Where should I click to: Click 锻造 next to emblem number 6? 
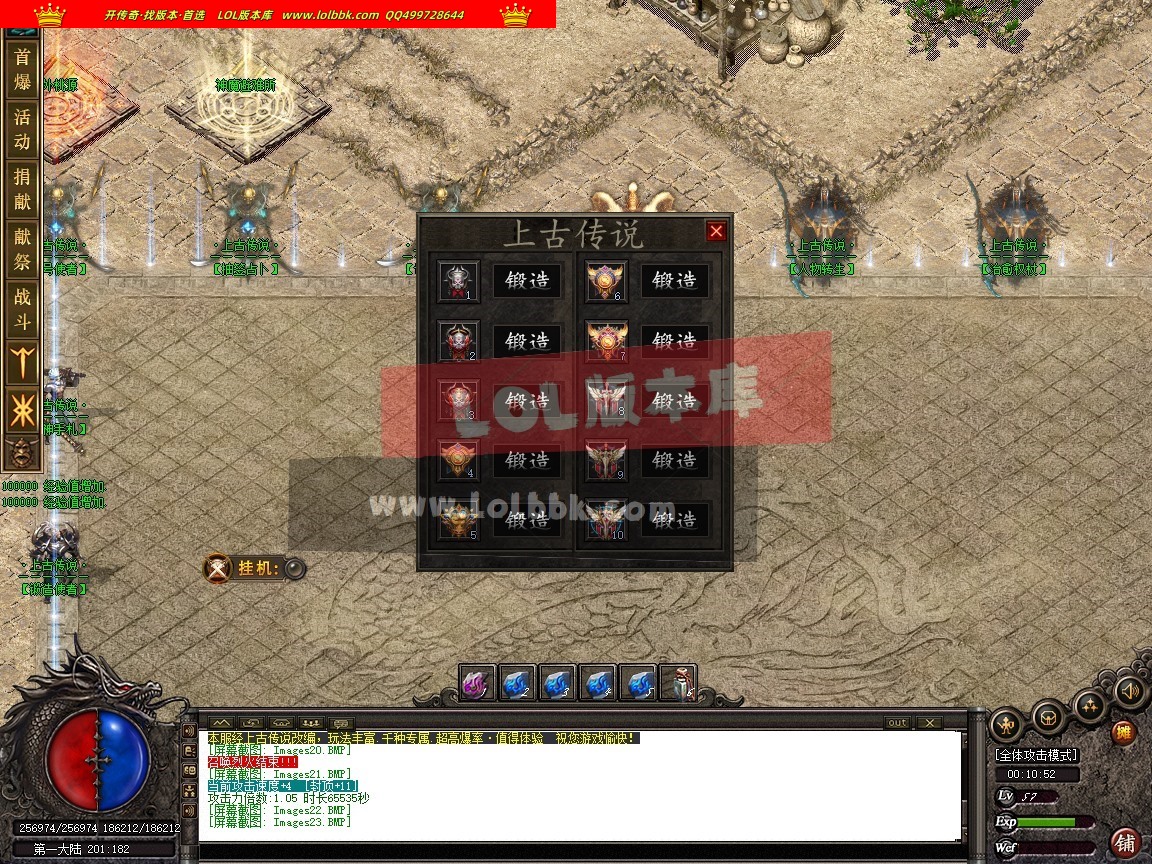click(675, 281)
